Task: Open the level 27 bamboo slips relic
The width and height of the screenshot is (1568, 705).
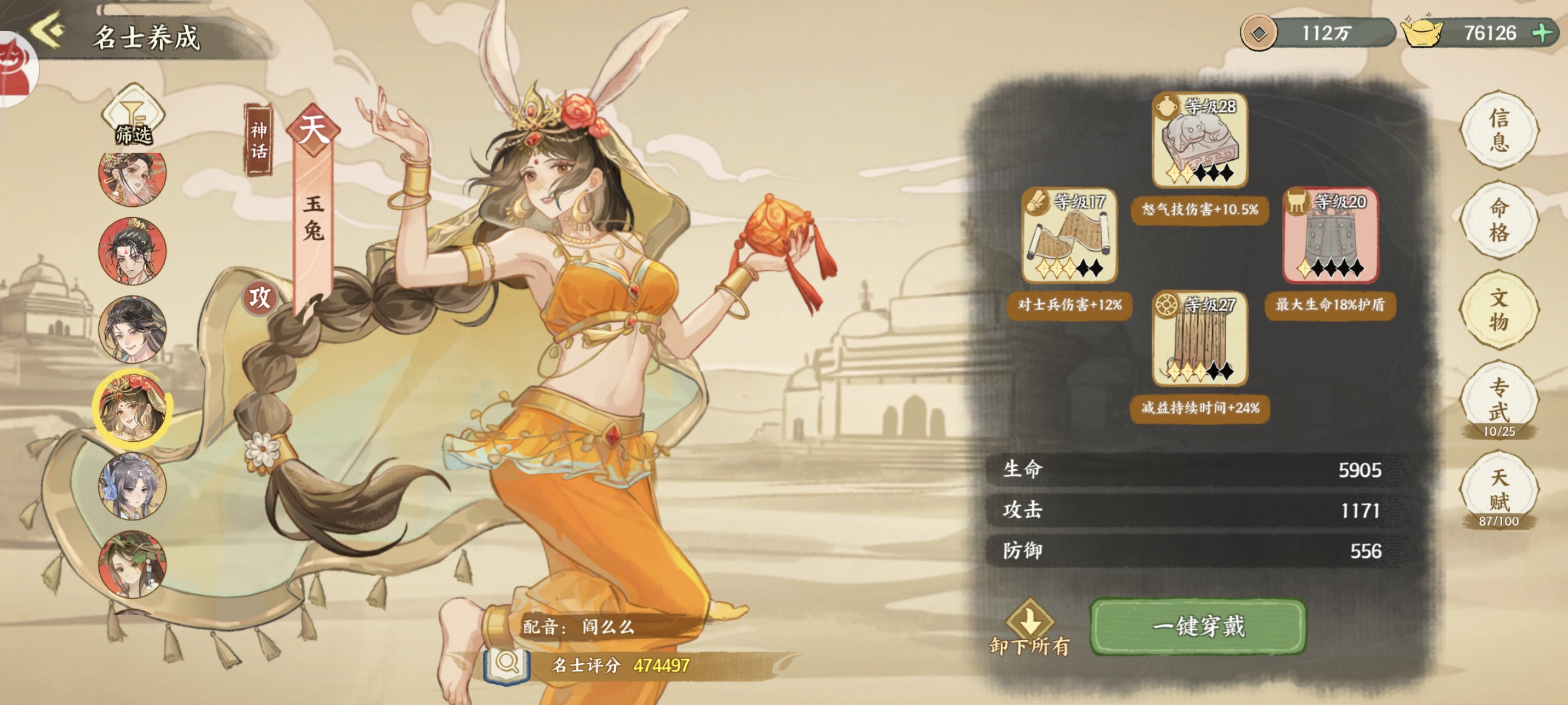Action: coord(1200,338)
